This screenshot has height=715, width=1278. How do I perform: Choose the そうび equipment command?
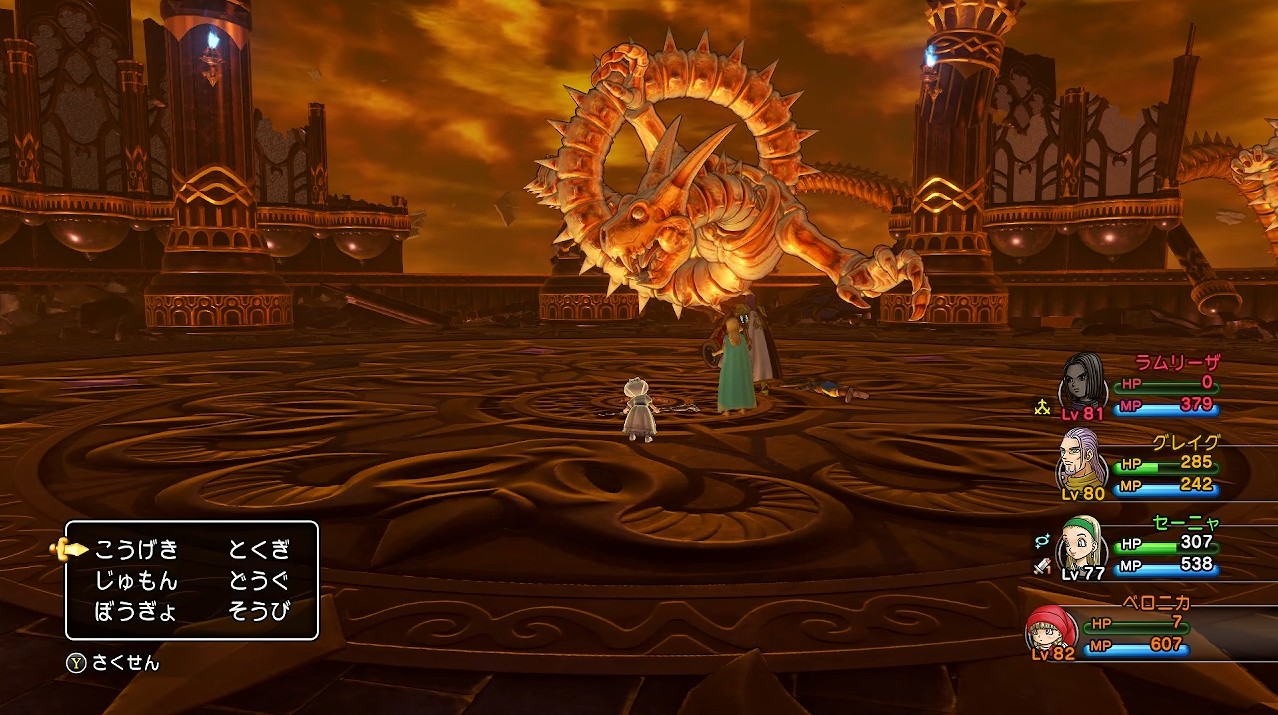(x=259, y=611)
